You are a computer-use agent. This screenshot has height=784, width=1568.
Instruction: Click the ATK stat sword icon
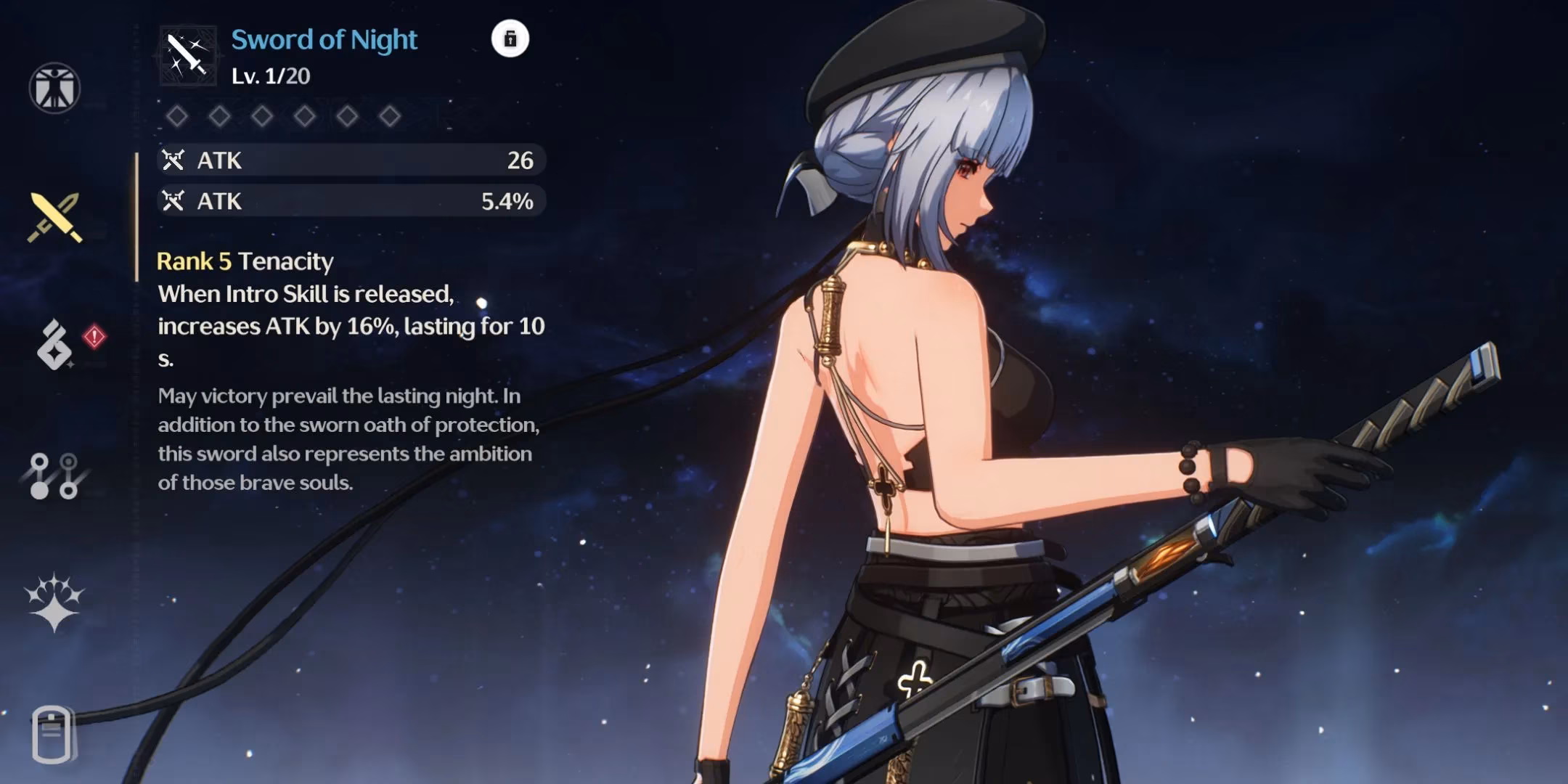[x=172, y=160]
